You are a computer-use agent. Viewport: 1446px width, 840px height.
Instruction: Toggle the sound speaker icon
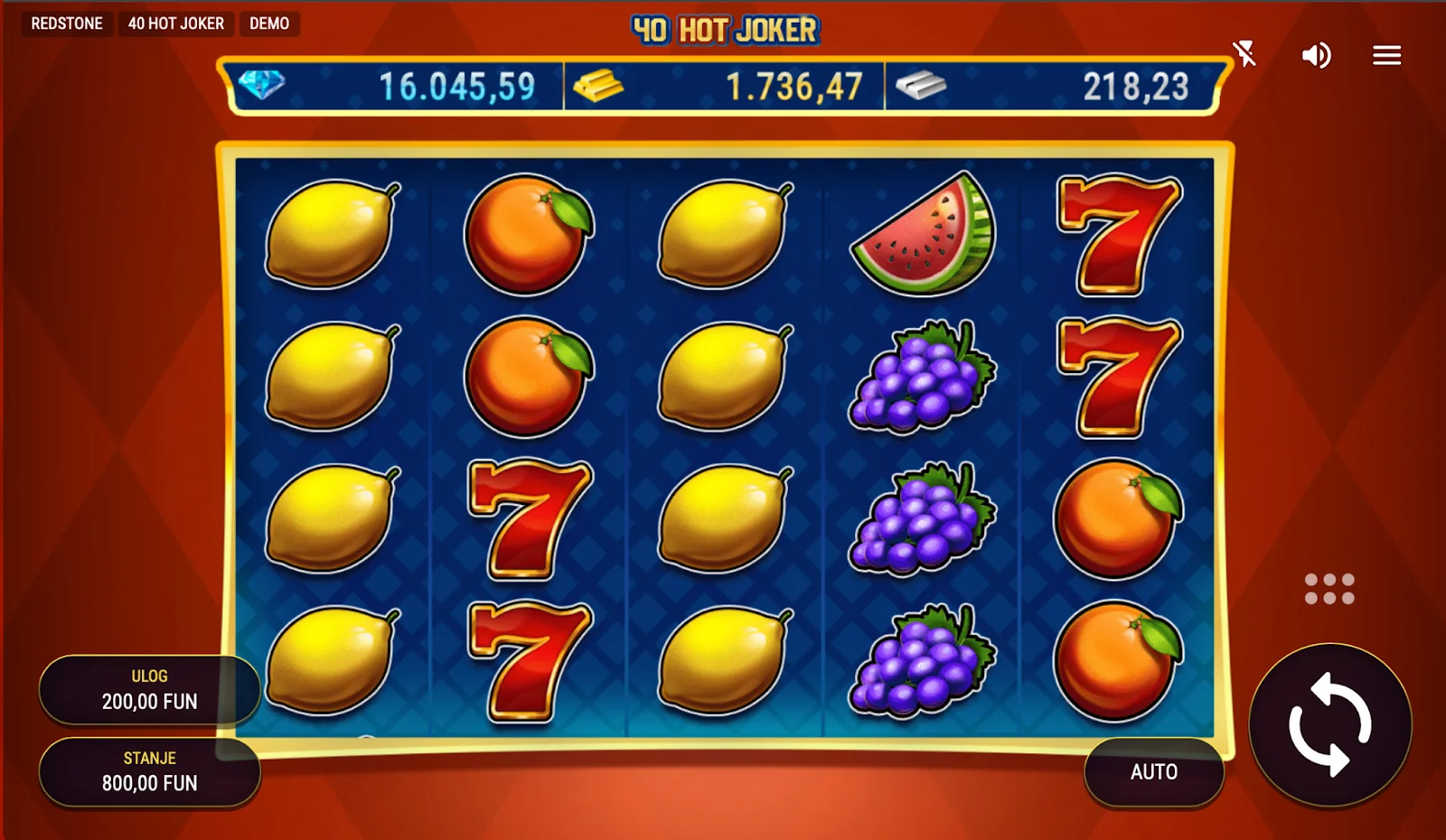tap(1316, 56)
